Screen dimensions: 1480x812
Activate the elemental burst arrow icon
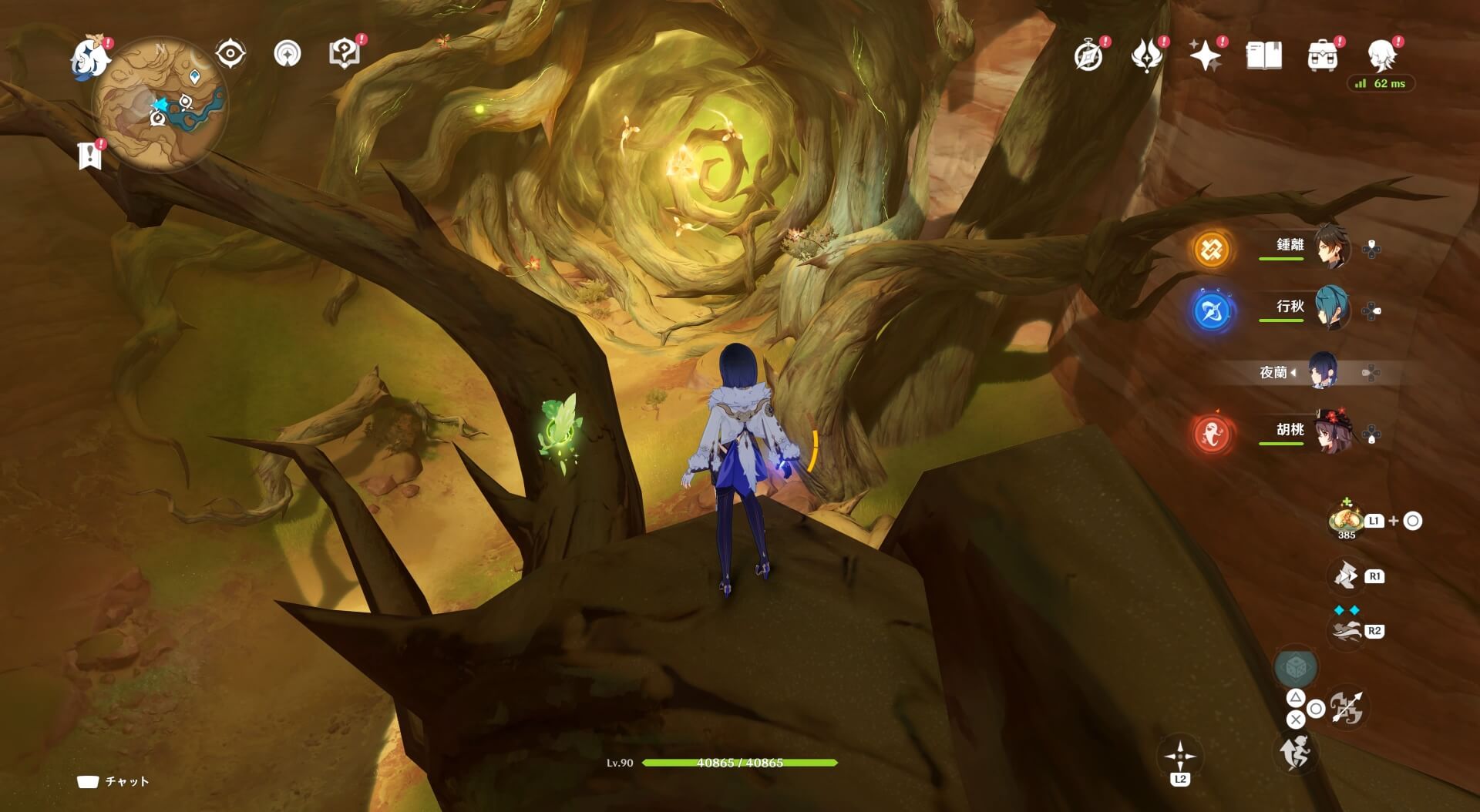point(1346,709)
